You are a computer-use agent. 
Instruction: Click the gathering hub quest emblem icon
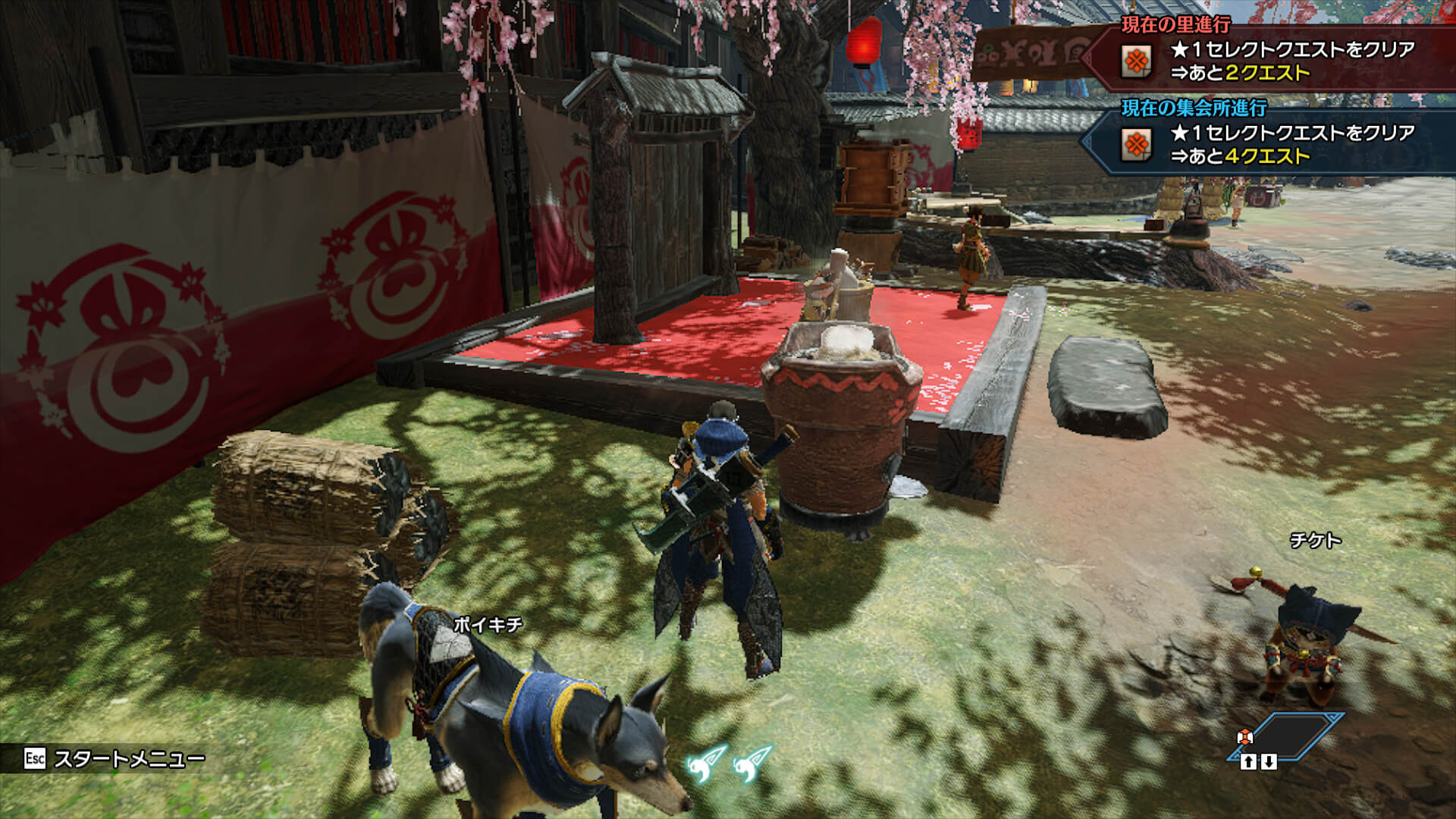[x=1136, y=144]
